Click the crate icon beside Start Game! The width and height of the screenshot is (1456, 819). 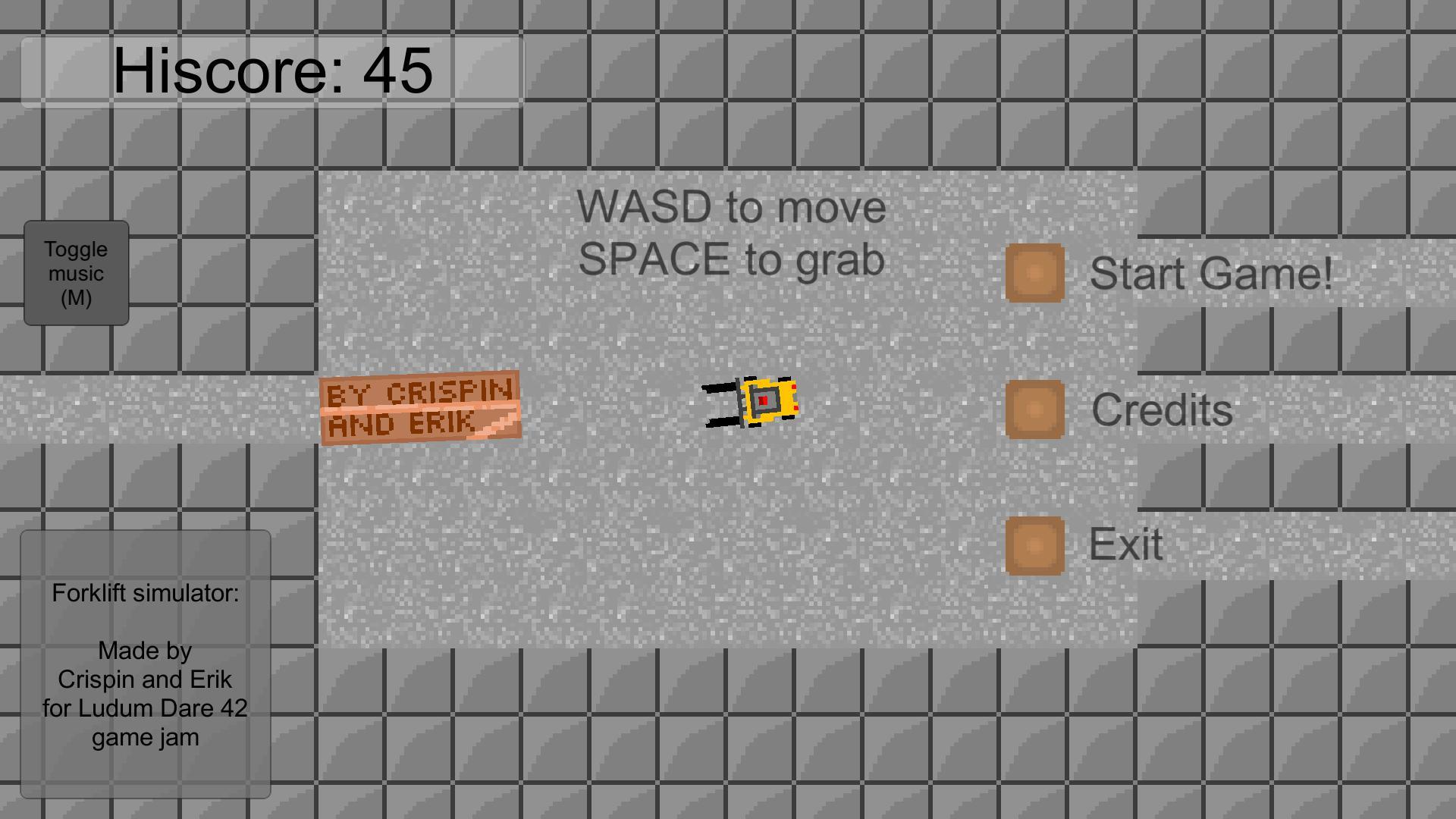click(1034, 274)
